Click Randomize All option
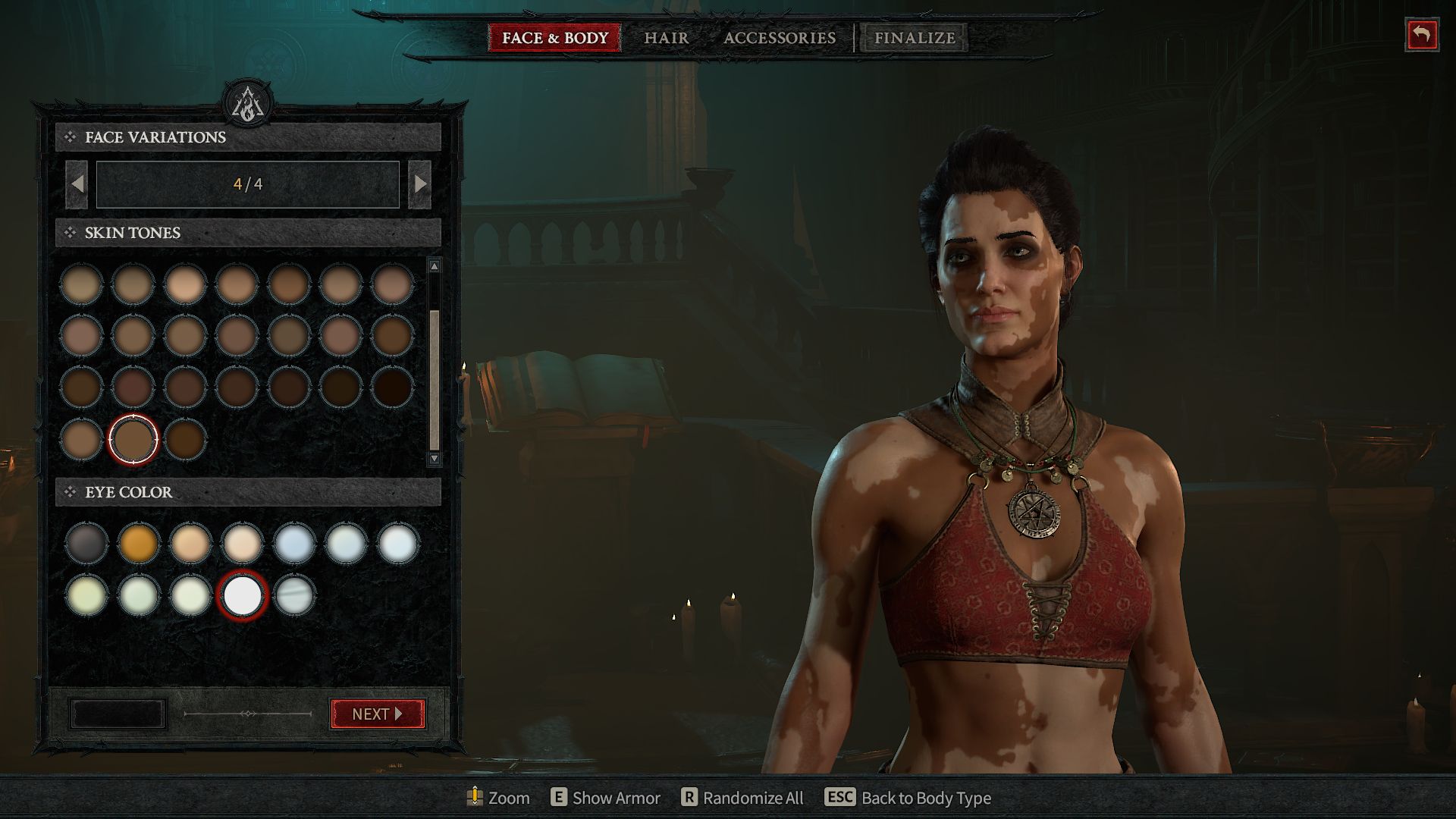The image size is (1456, 819). click(x=742, y=798)
